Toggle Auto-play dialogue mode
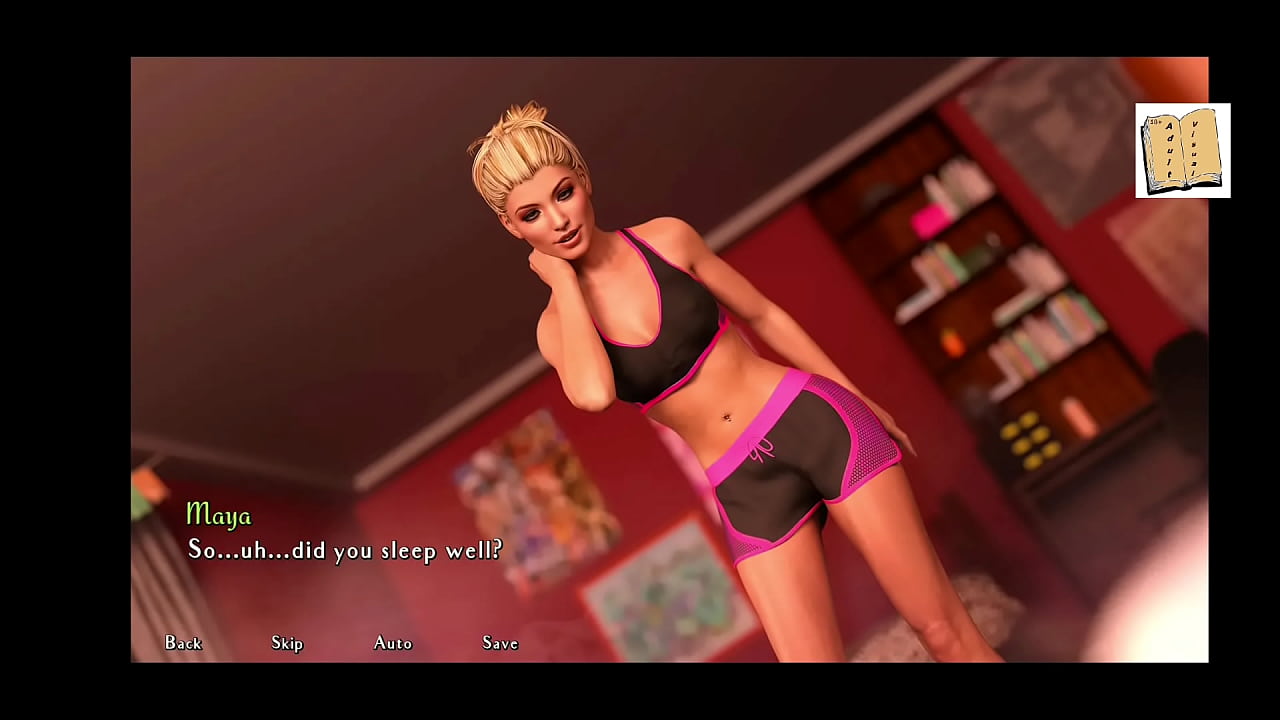 coord(392,644)
